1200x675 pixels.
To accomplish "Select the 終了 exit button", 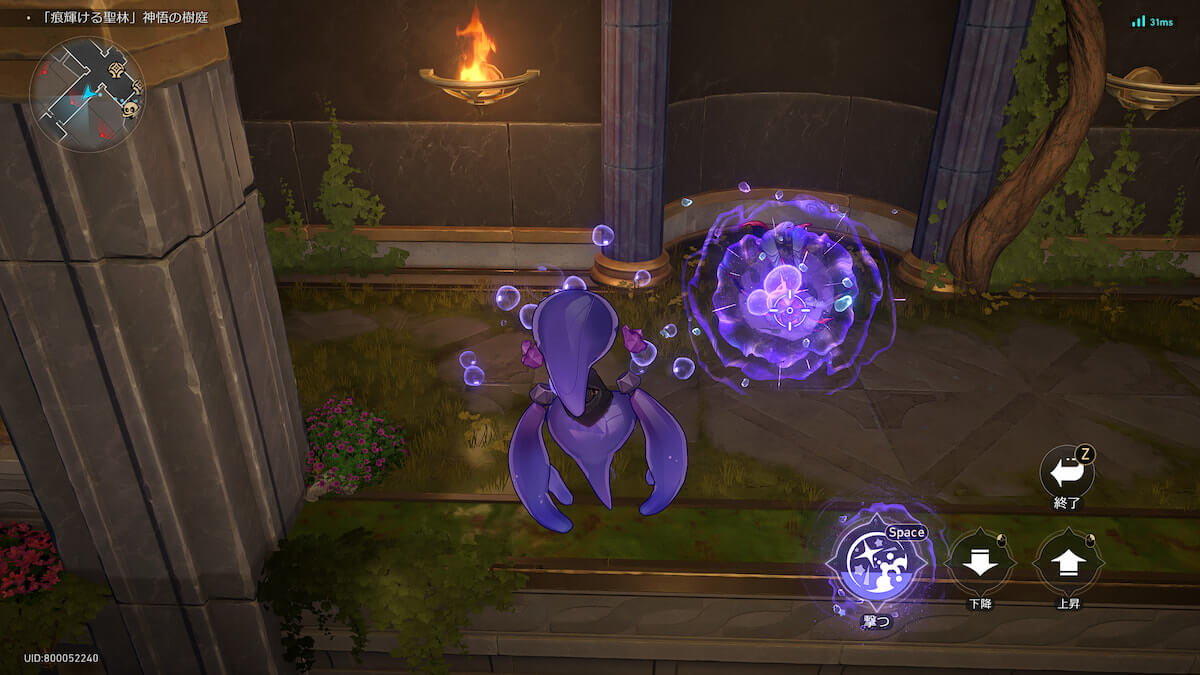I will [1066, 472].
